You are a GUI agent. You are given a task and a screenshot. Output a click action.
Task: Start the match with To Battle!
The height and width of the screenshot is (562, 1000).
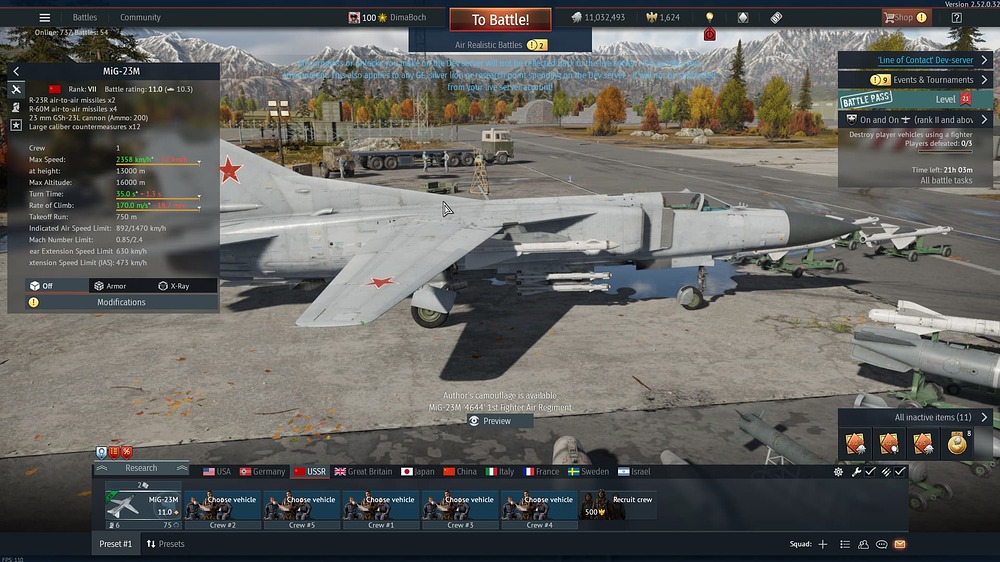coord(500,20)
